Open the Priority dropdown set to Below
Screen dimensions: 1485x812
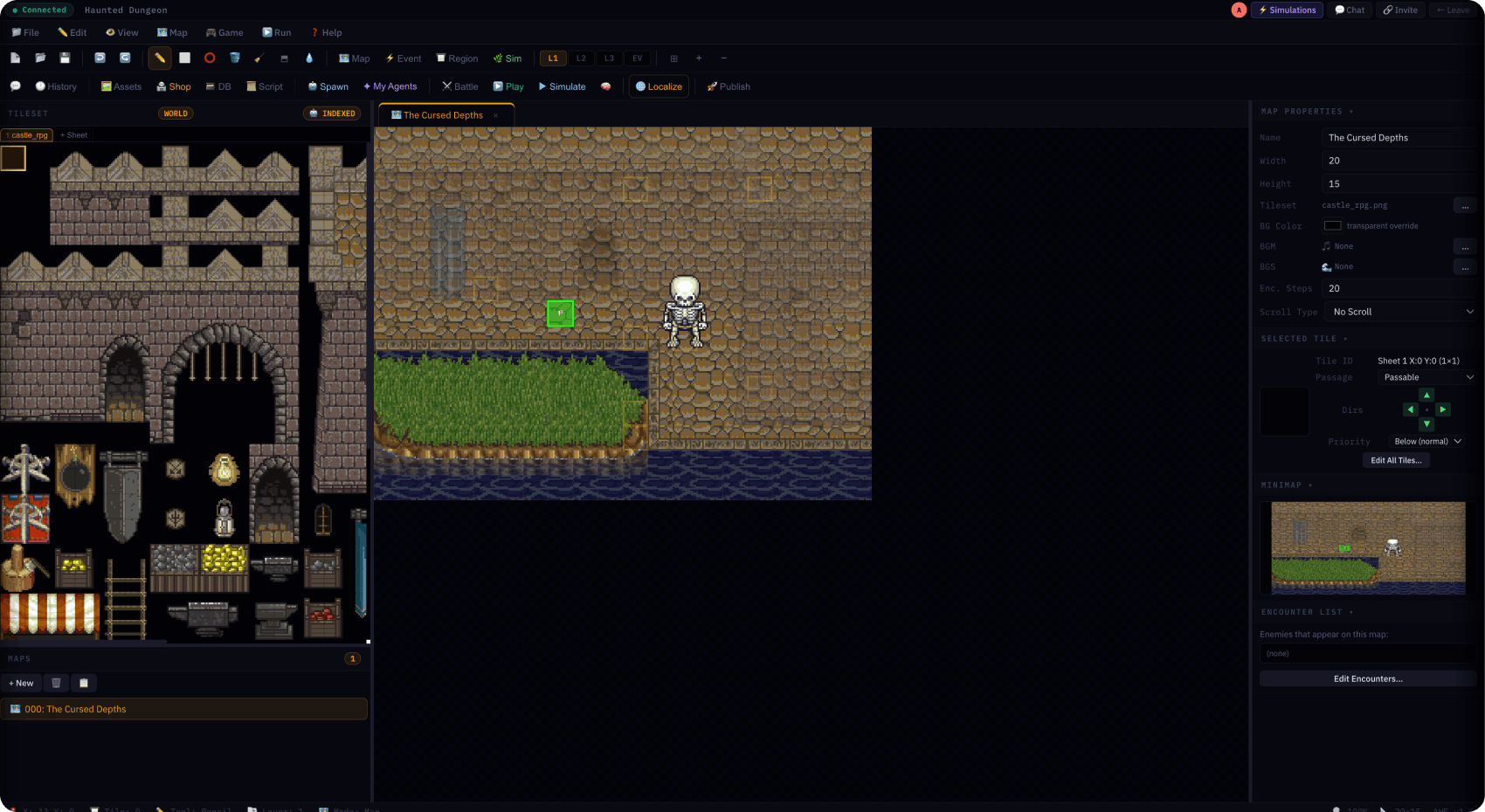(1427, 441)
